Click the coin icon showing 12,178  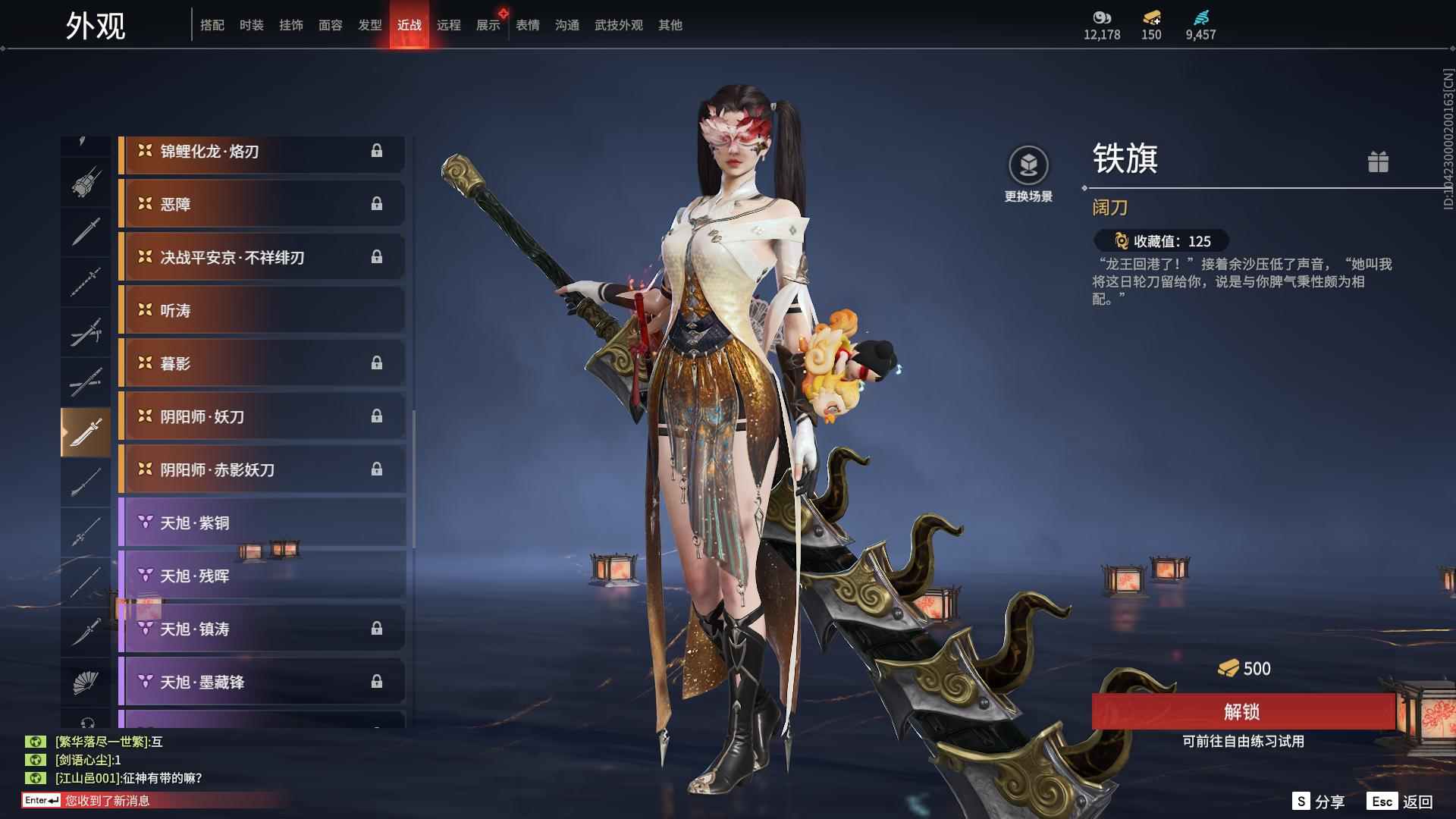(x=1101, y=19)
